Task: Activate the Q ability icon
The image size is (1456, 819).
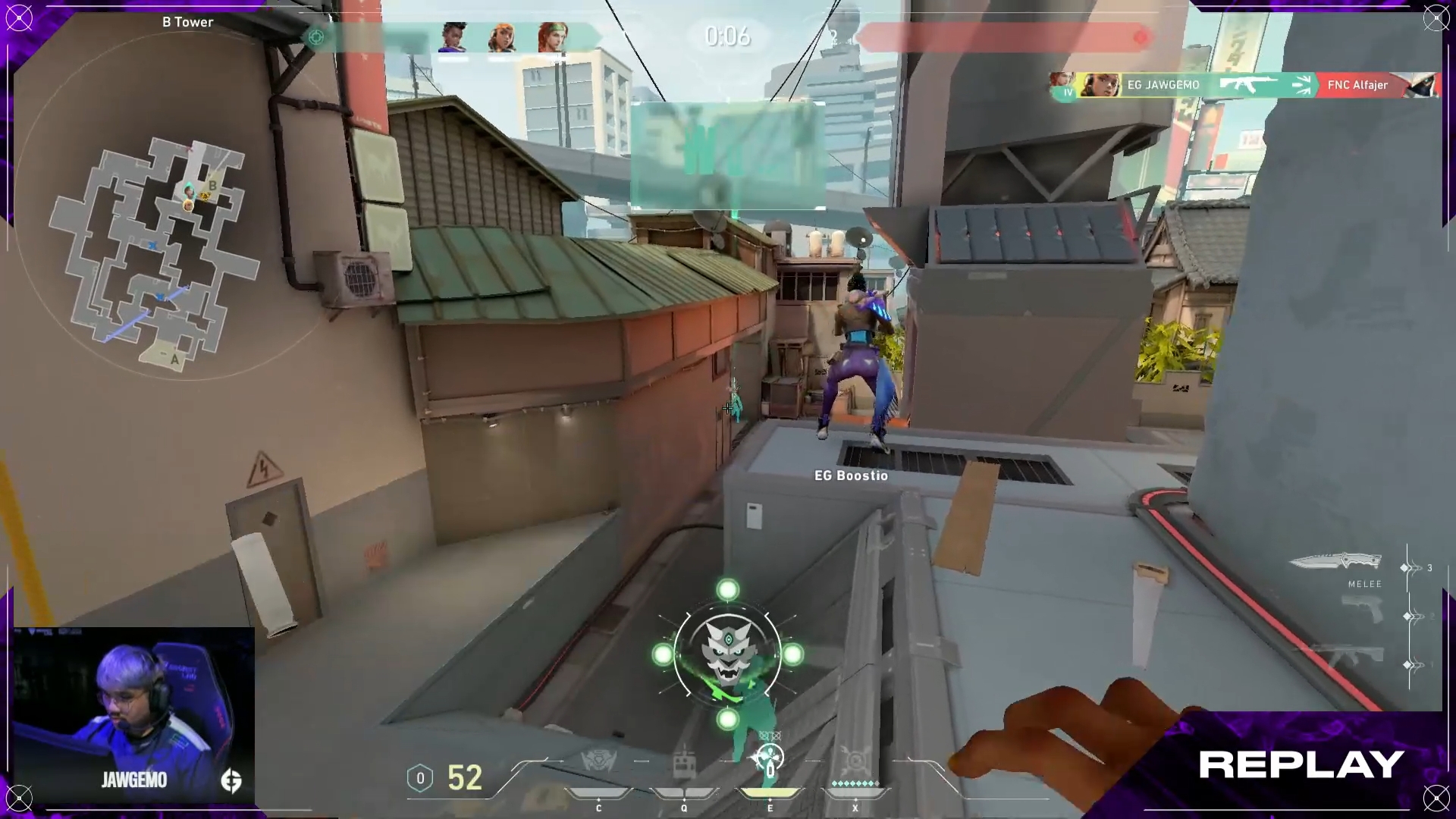Action: (684, 762)
